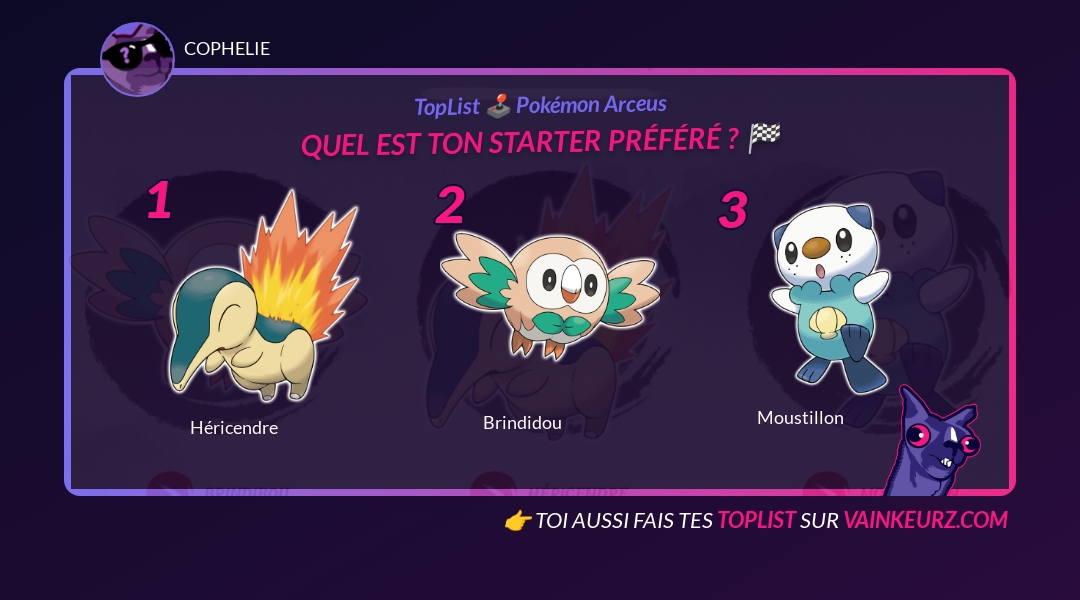Visit the VAINKEURZ.COM link

pos(925,520)
